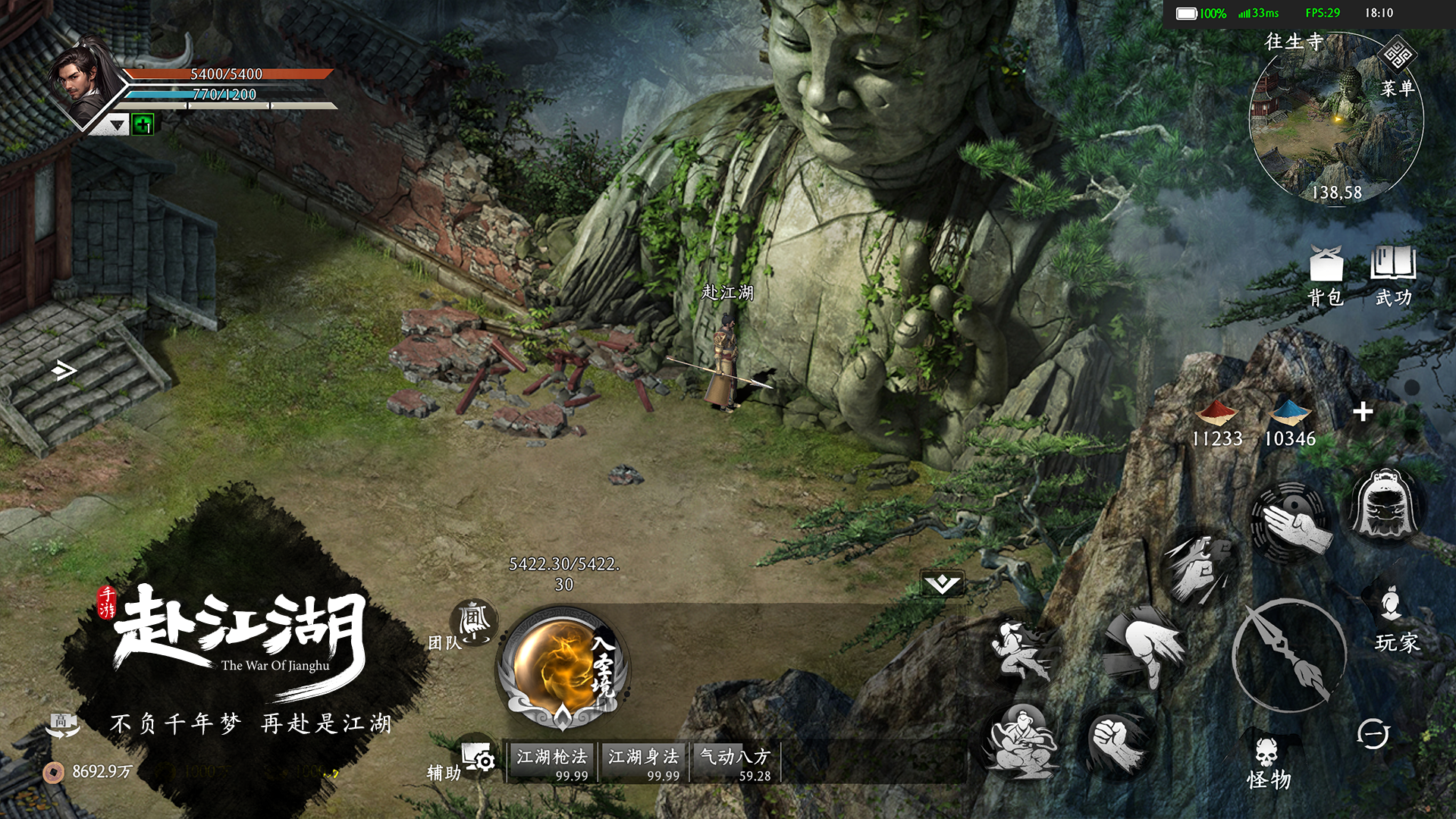Use the clenched fist skill
Viewport: 1456px width, 819px height.
1116,742
